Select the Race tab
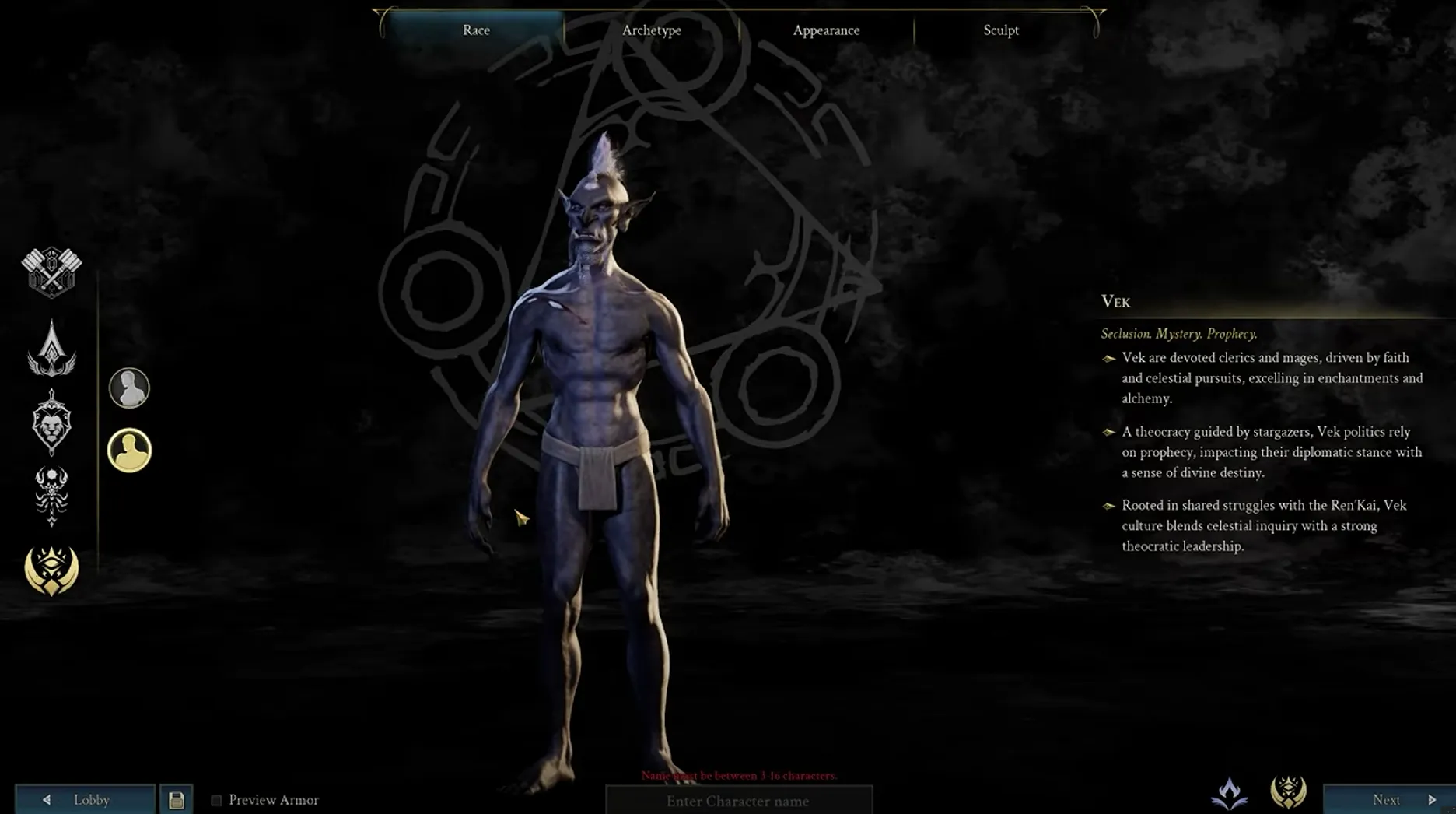1456x814 pixels. coord(476,30)
